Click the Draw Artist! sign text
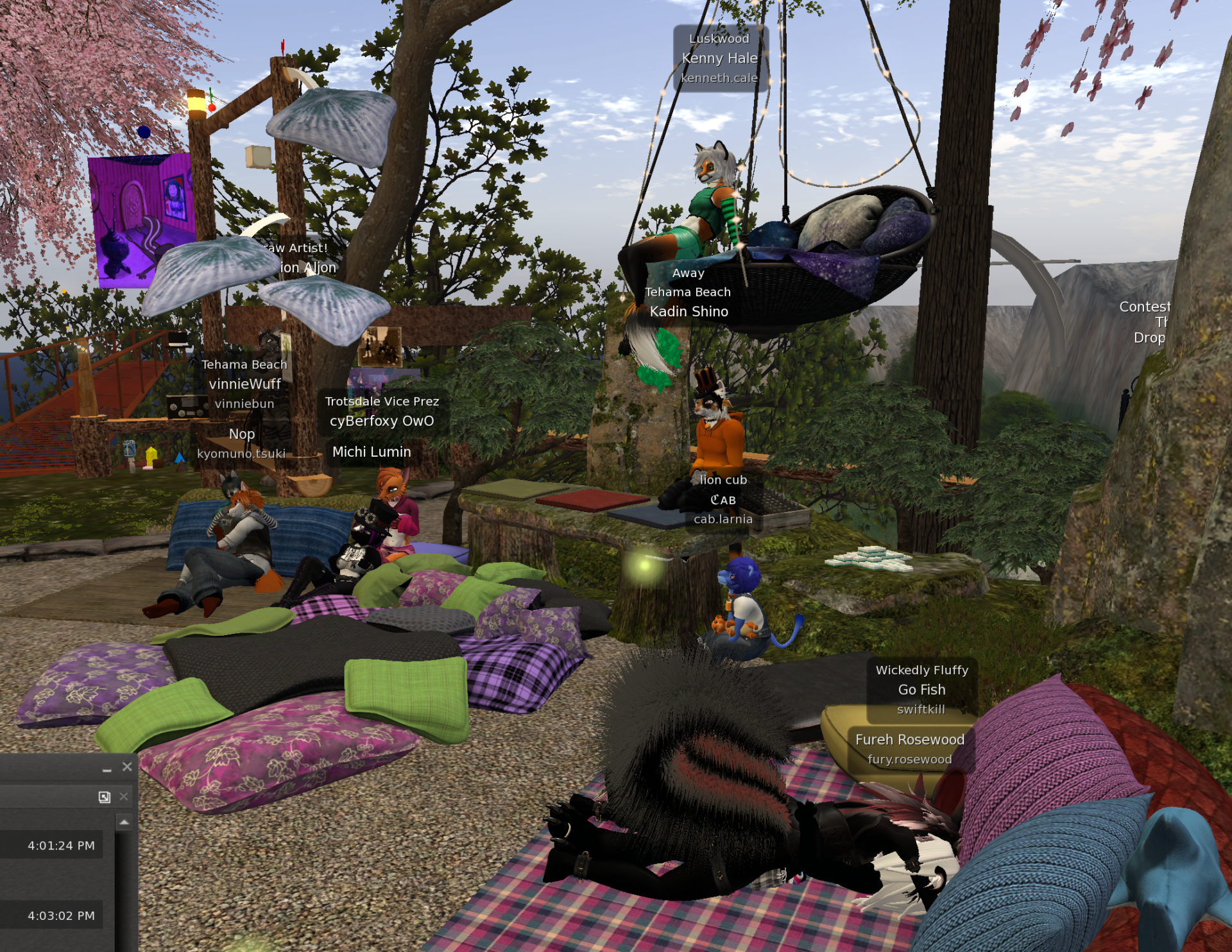Viewport: 1232px width, 952px height. pyautogui.click(x=295, y=248)
